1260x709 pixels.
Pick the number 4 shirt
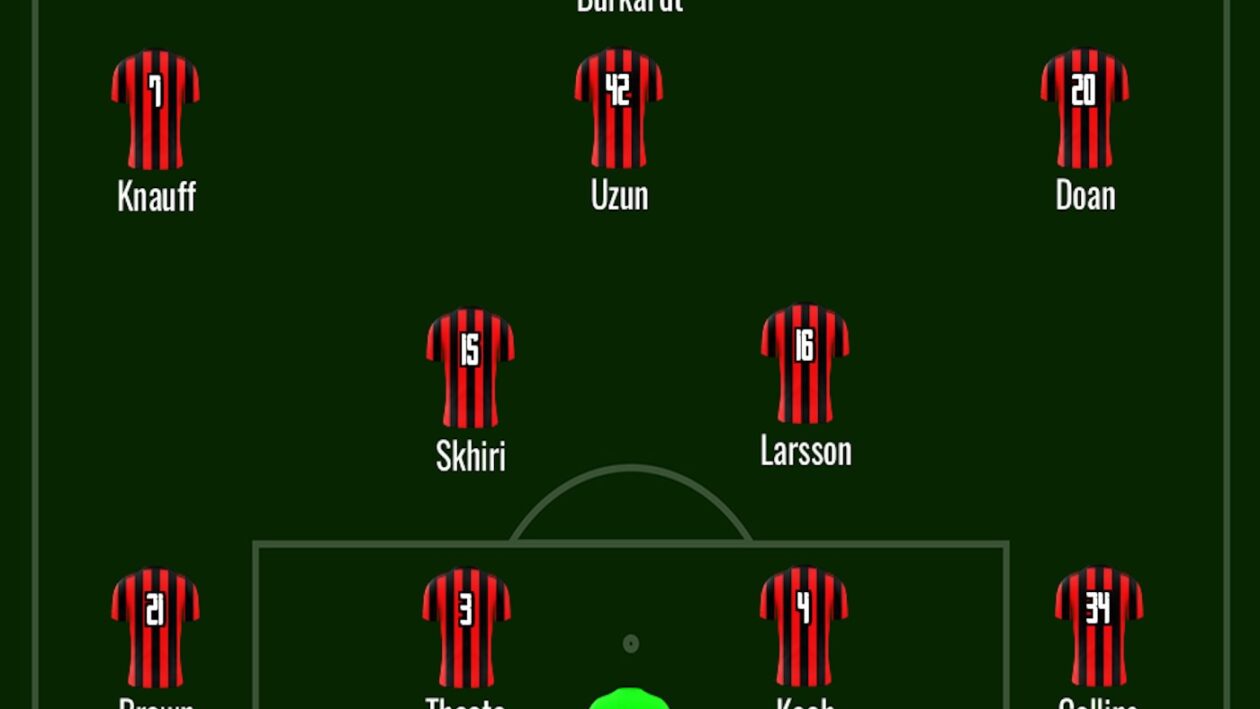804,626
